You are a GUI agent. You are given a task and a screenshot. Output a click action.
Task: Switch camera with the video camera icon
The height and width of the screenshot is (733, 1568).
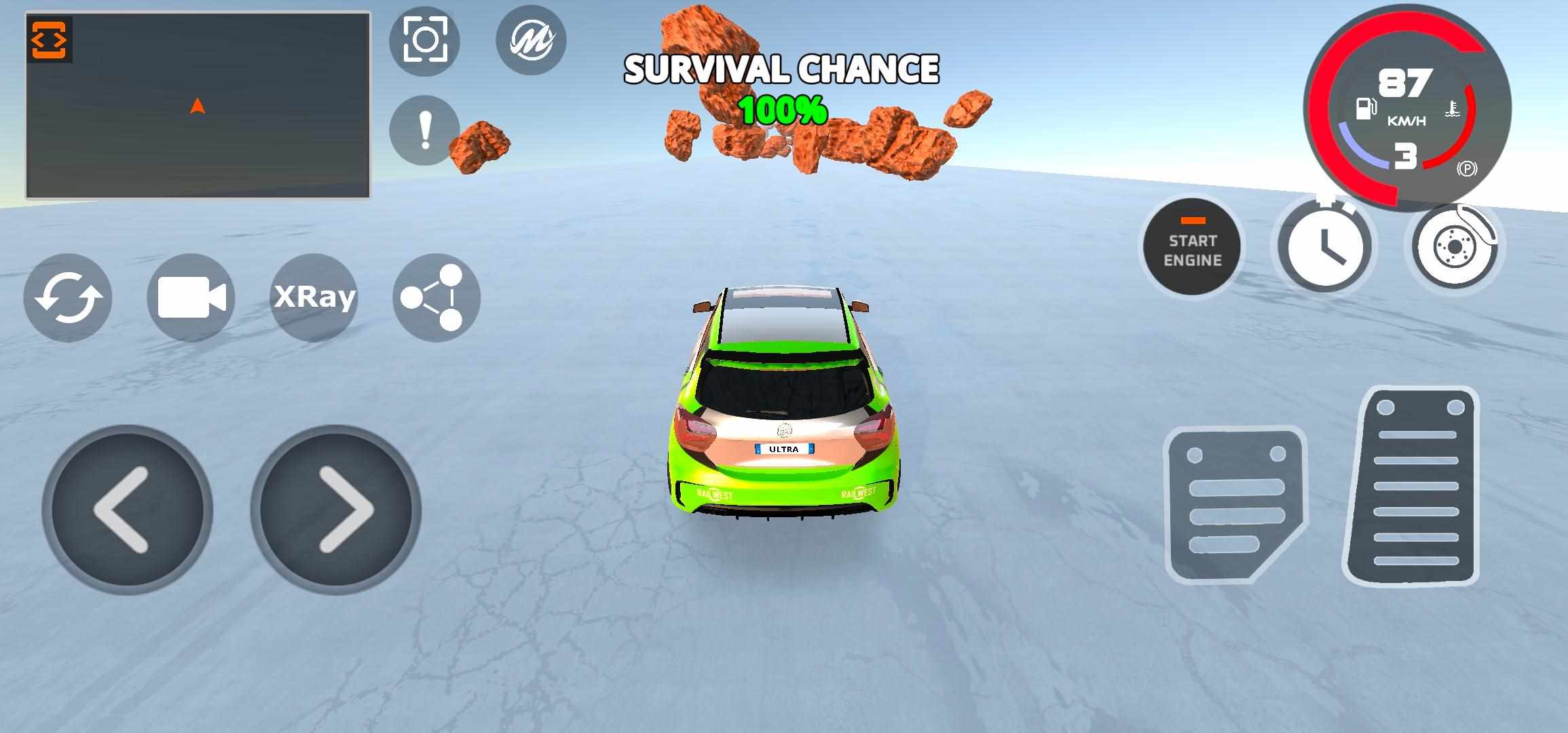pyautogui.click(x=191, y=297)
